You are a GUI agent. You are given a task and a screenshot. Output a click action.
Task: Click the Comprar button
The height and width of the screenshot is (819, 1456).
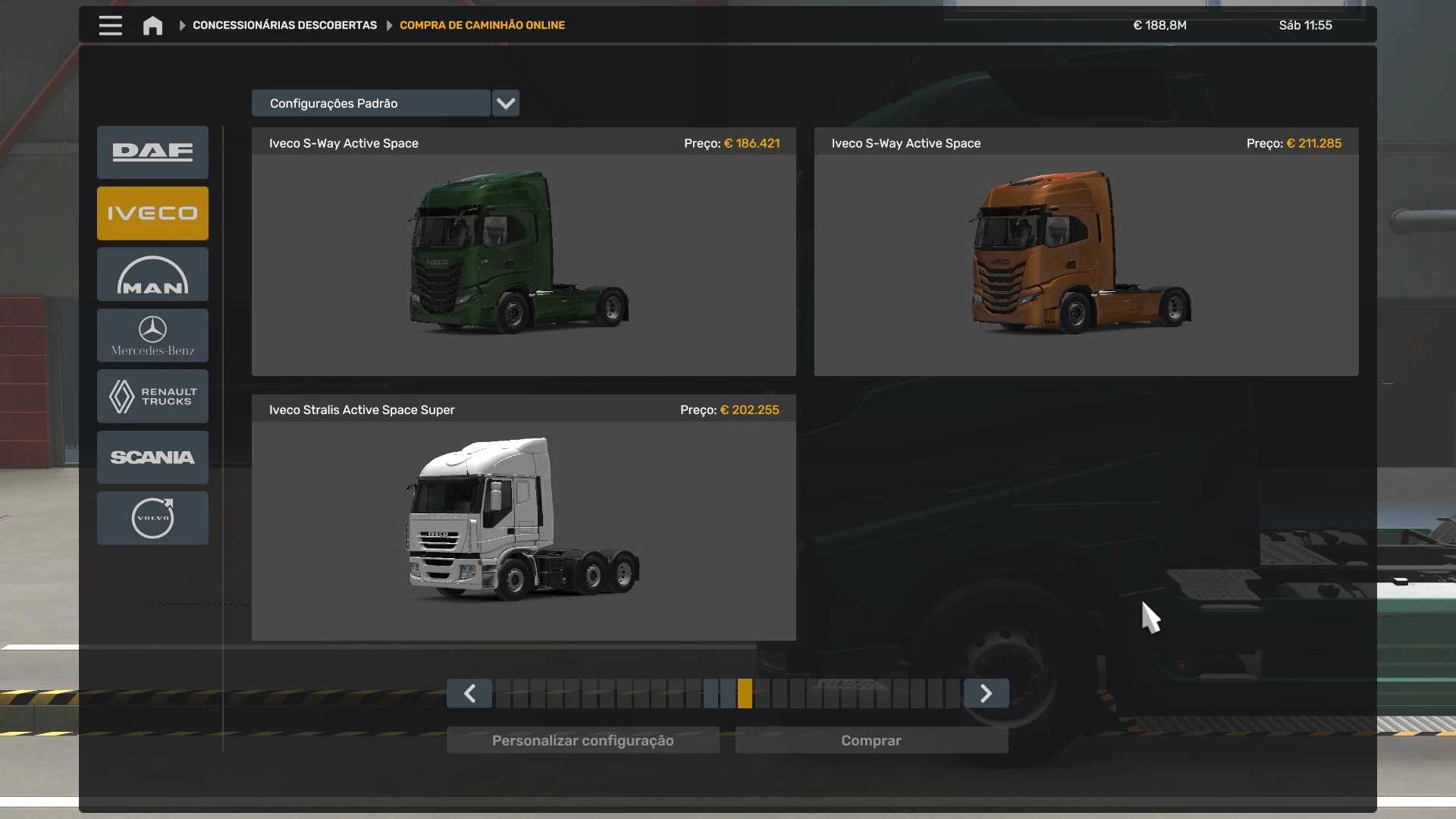(x=871, y=740)
